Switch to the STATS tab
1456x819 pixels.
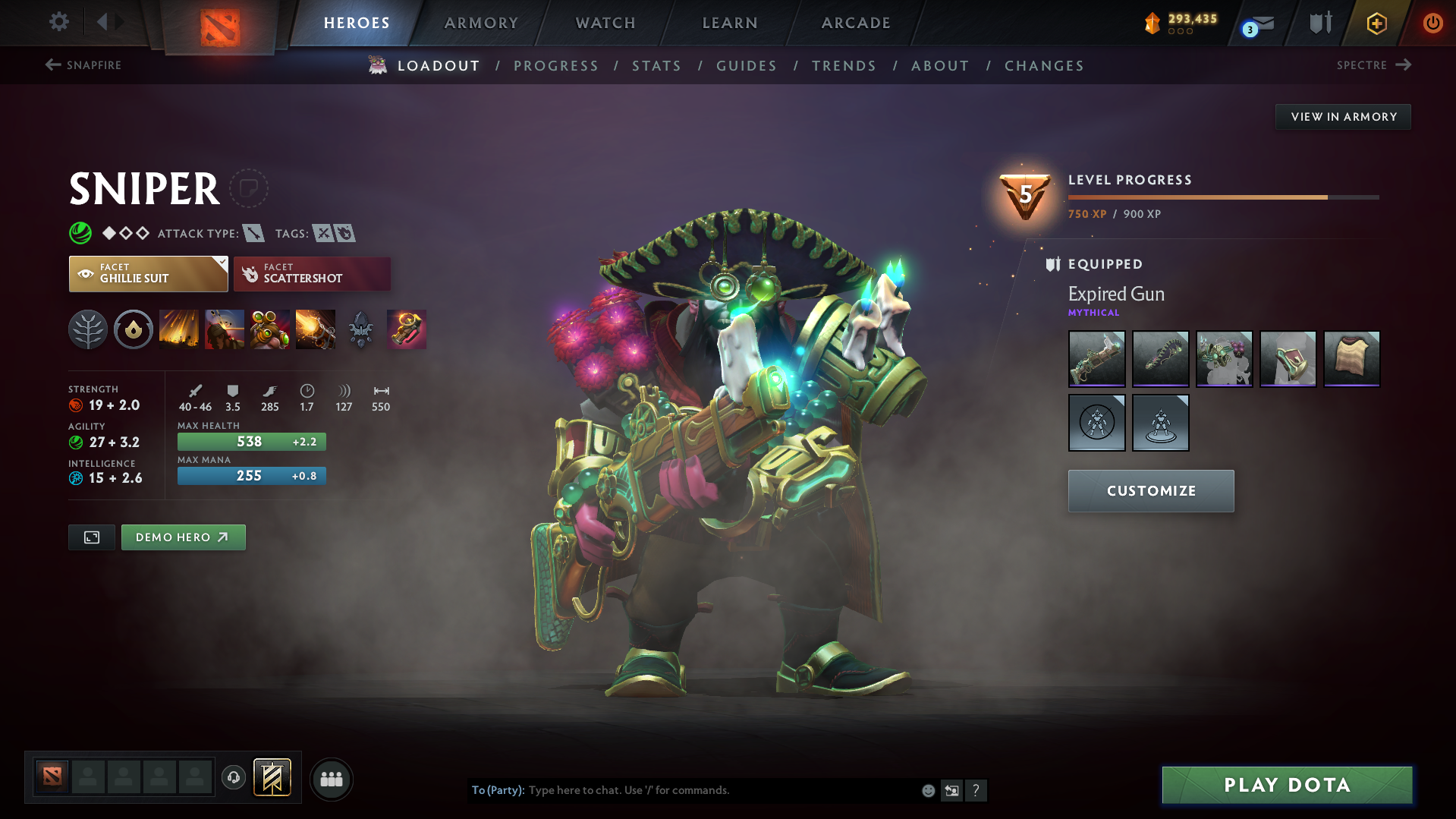tap(656, 65)
